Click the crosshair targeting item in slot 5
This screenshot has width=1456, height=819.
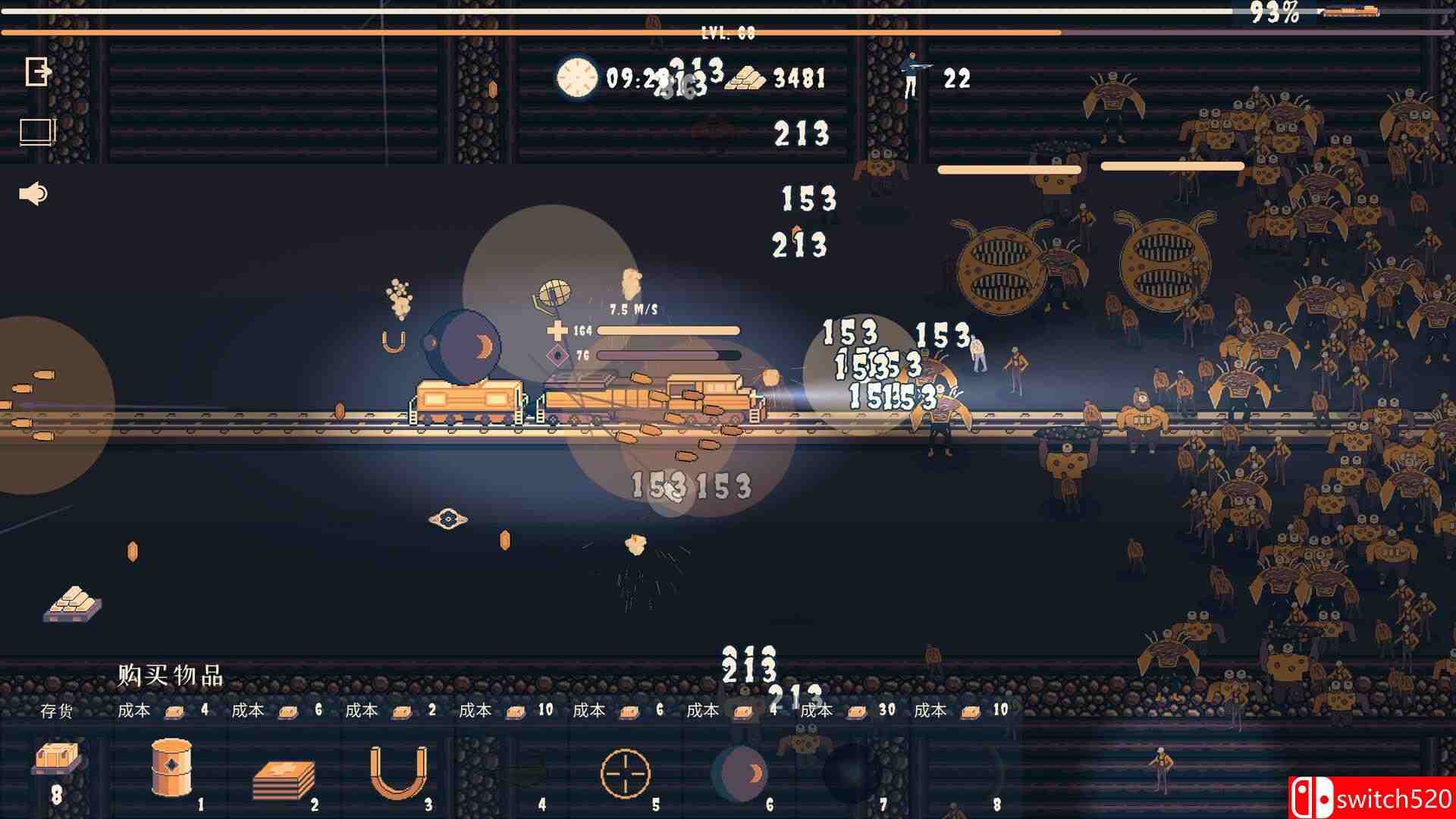tap(627, 773)
